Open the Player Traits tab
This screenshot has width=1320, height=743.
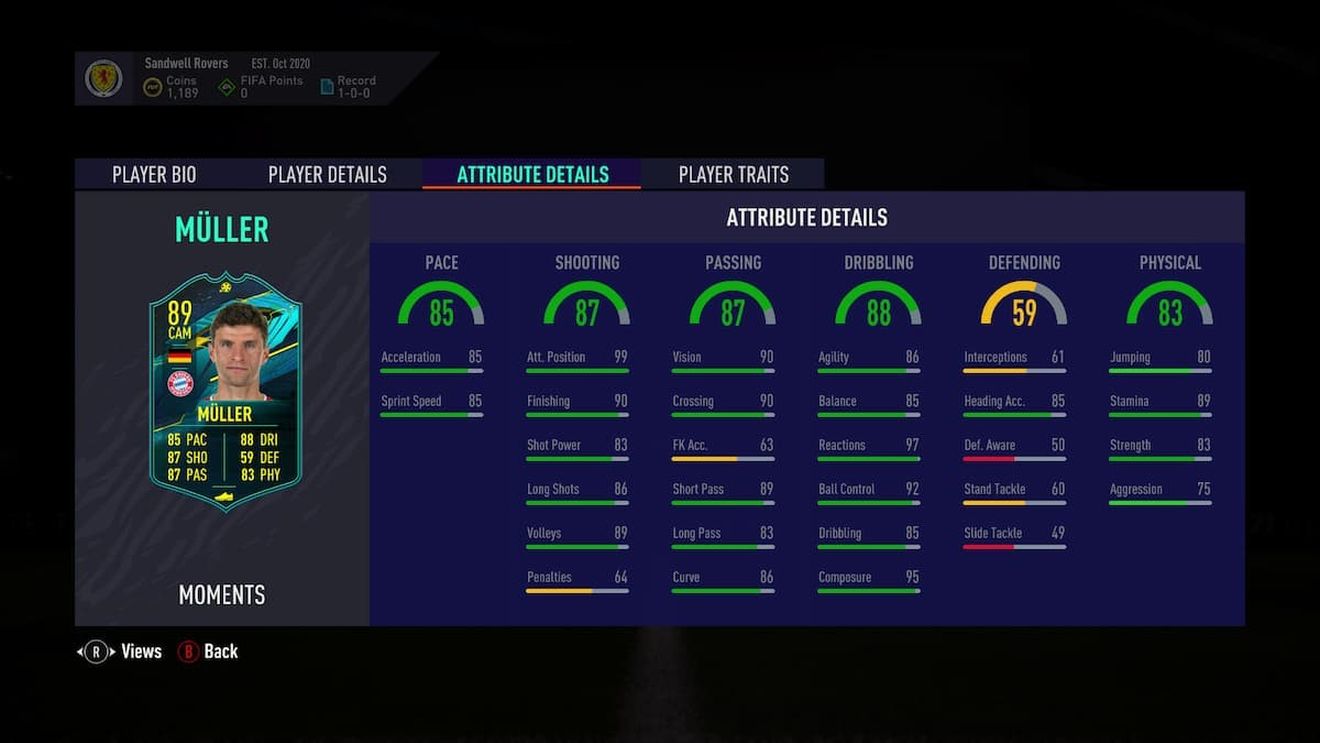point(733,174)
